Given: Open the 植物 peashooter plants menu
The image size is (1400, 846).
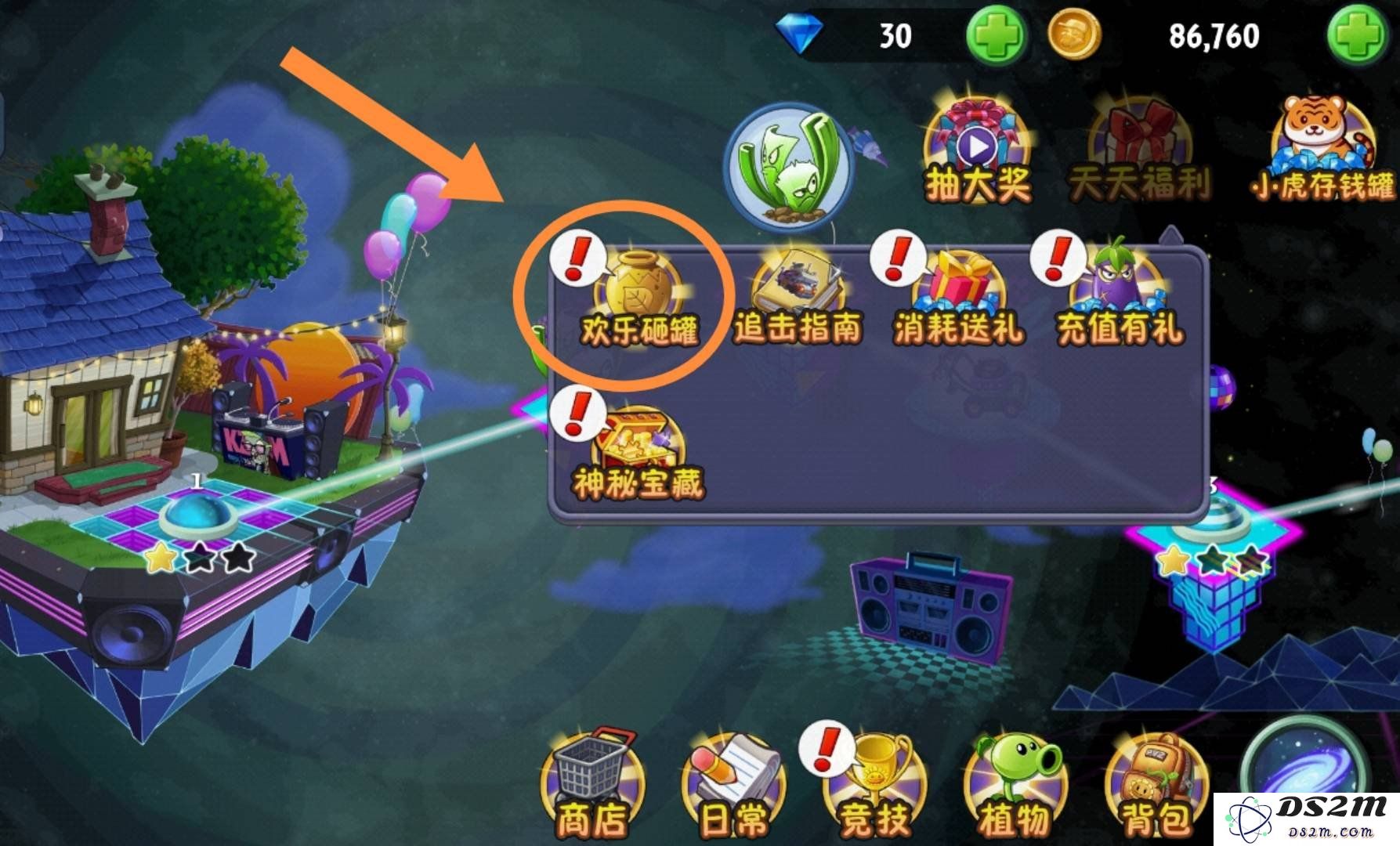Looking at the screenshot, I should click(x=1015, y=783).
